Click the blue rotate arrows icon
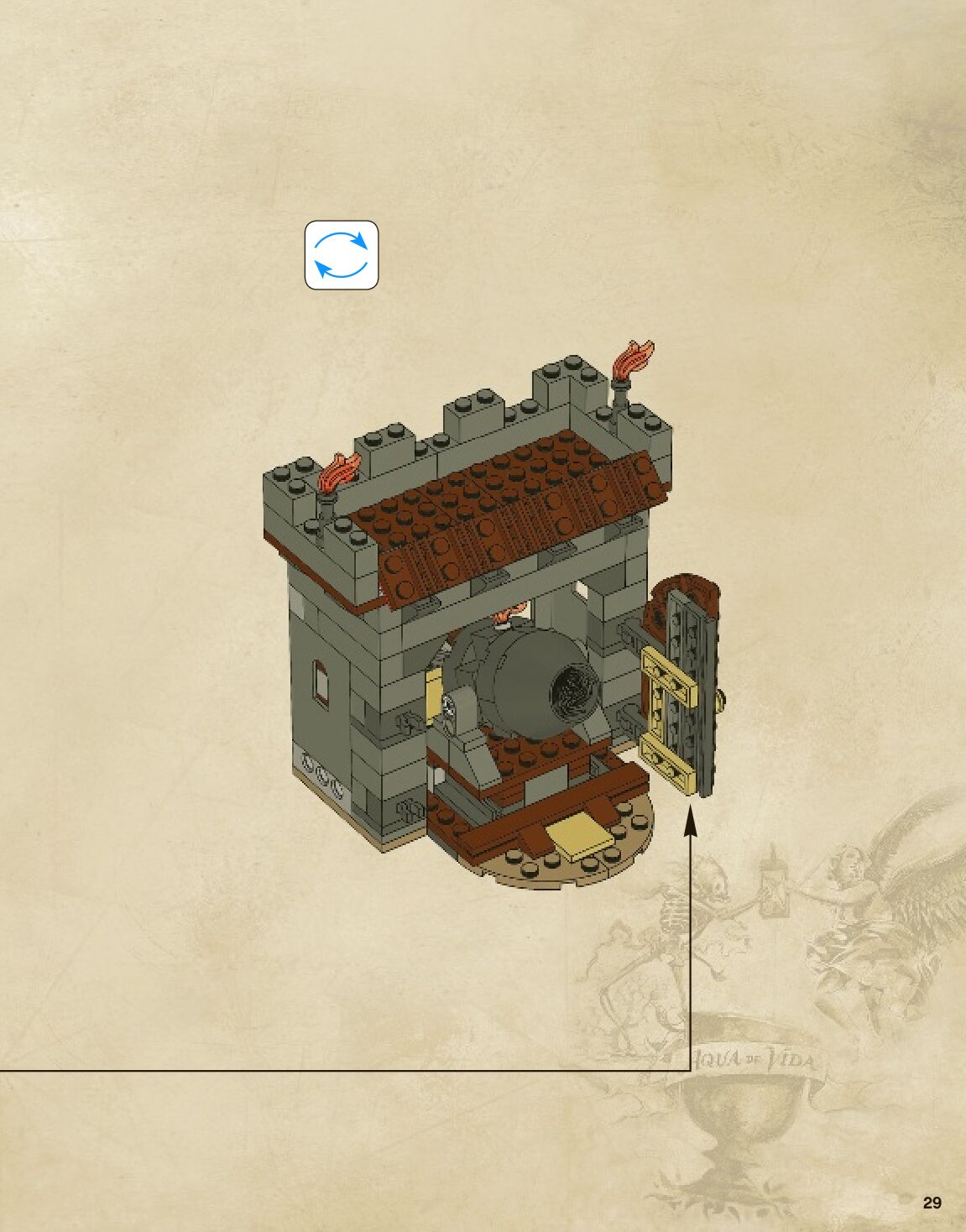 click(341, 255)
